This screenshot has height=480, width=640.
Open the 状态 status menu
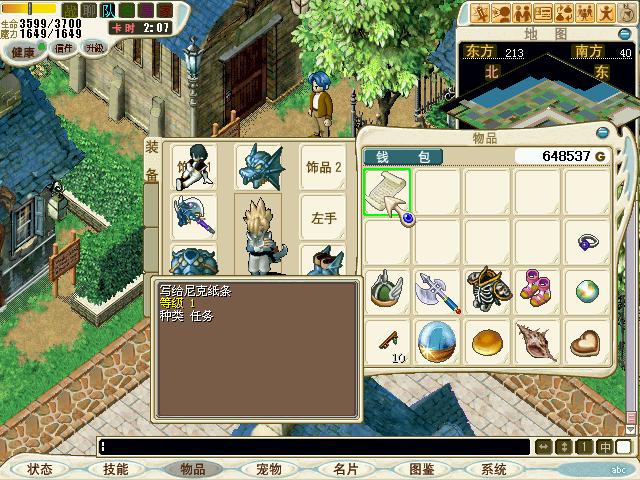tap(40, 469)
